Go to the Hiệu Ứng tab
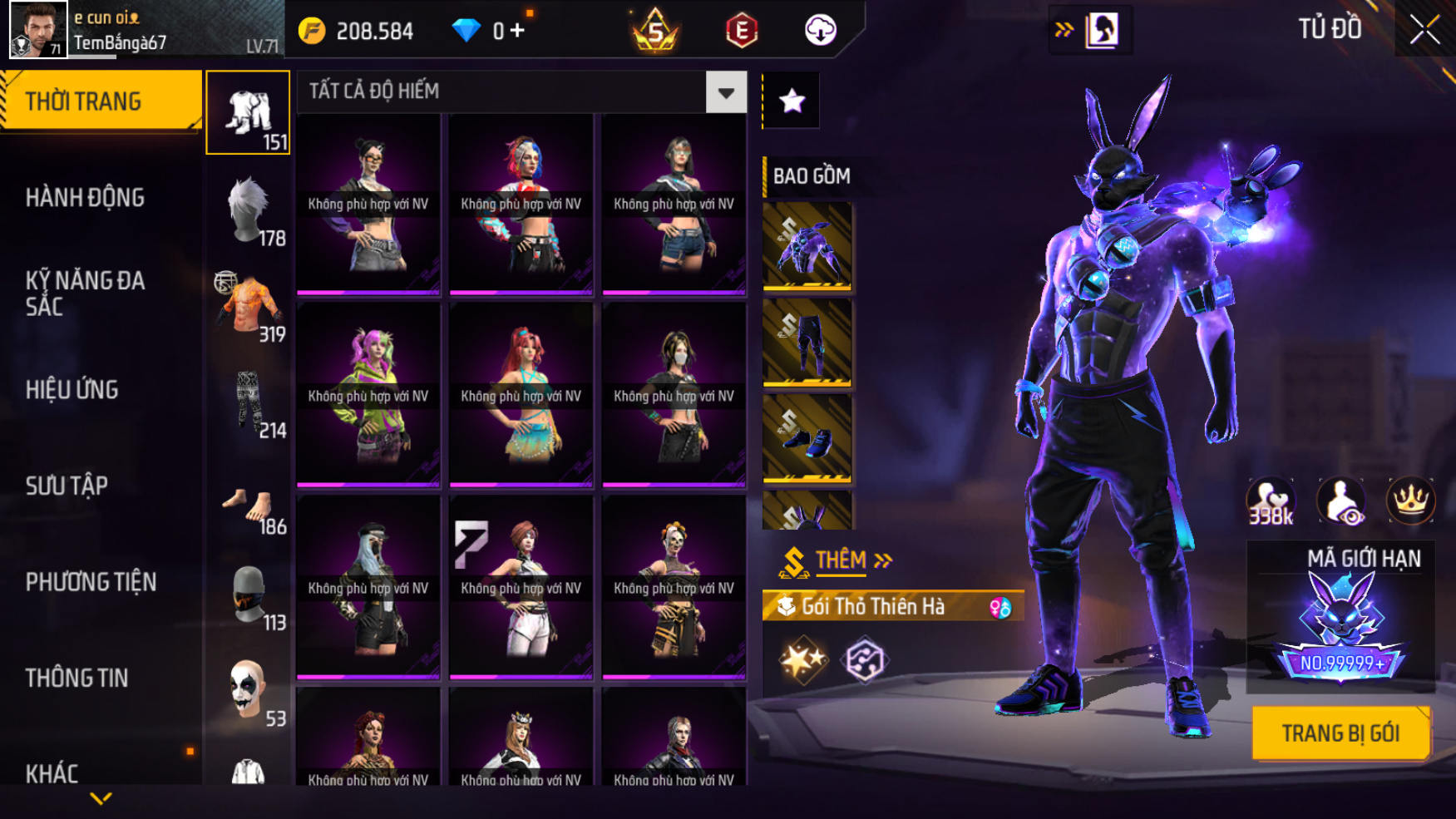This screenshot has width=1456, height=819. 72,389
